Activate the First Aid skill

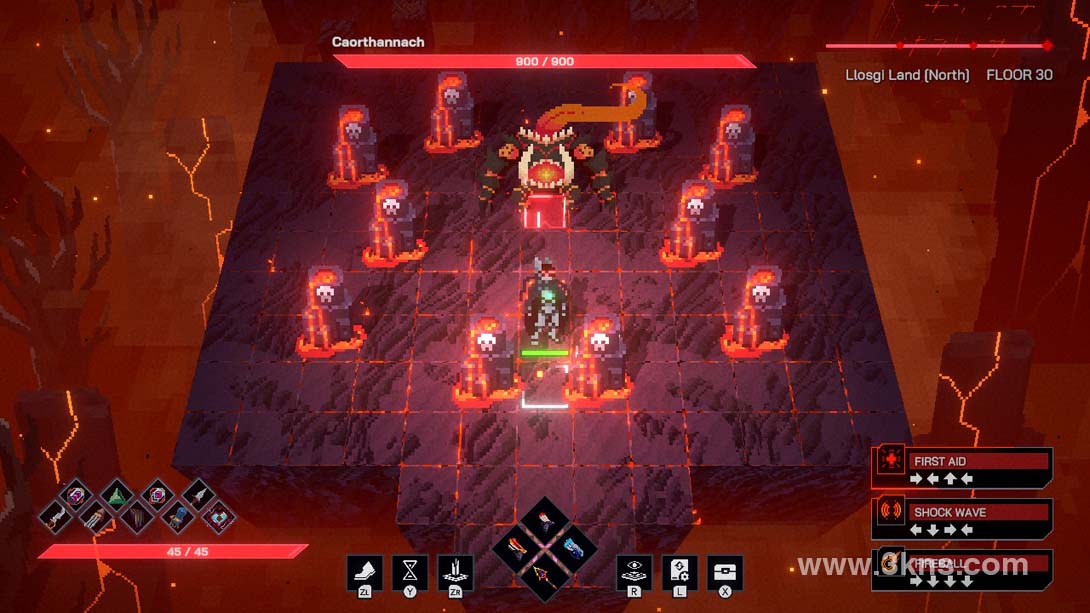(x=962, y=468)
